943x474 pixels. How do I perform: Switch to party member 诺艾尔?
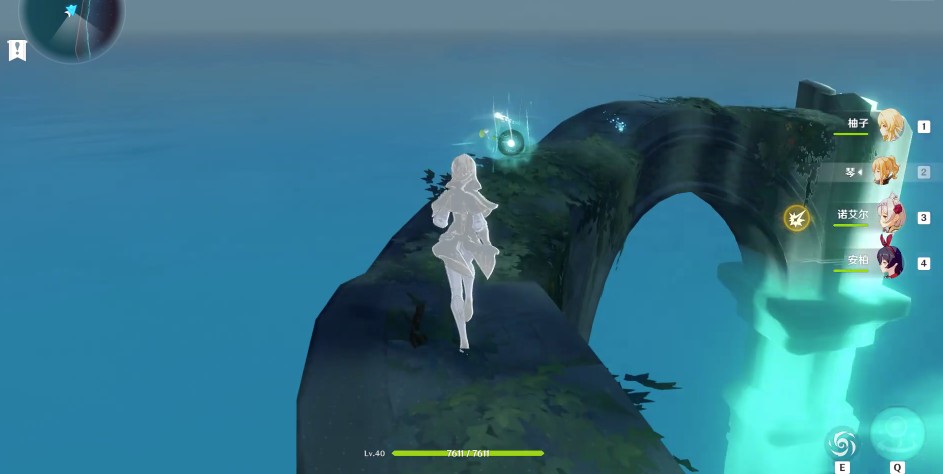pyautogui.click(x=887, y=216)
